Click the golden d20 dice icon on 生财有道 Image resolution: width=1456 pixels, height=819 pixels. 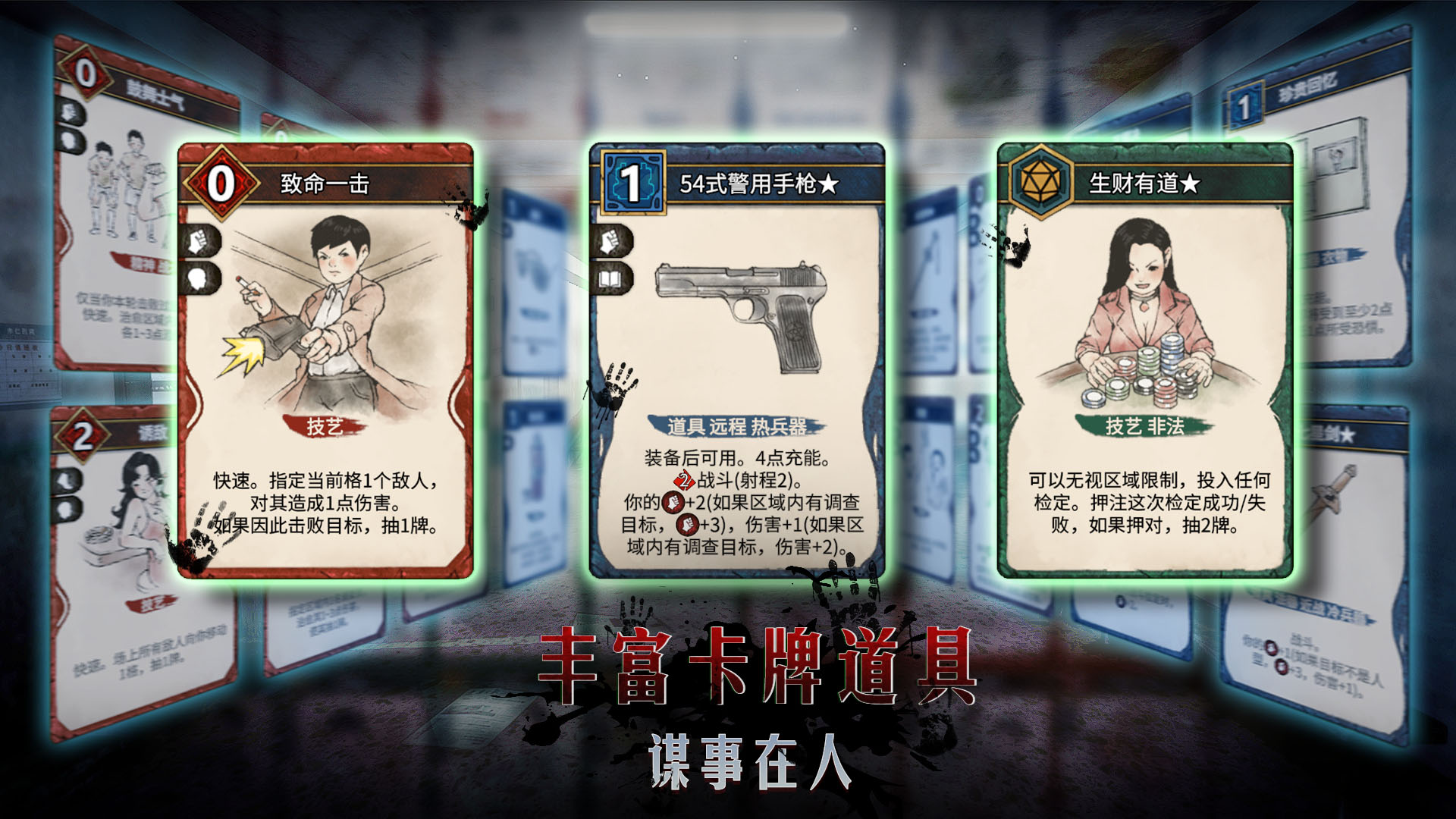[1040, 180]
